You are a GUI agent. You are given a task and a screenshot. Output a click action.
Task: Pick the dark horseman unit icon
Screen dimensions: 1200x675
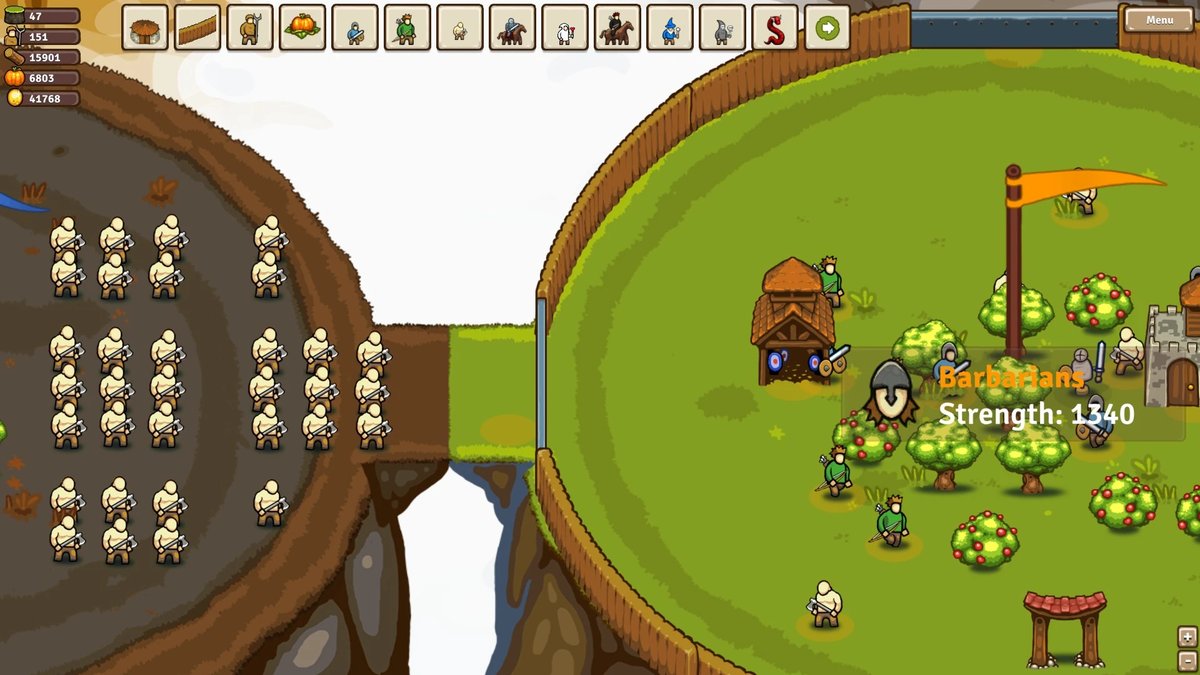tap(617, 28)
